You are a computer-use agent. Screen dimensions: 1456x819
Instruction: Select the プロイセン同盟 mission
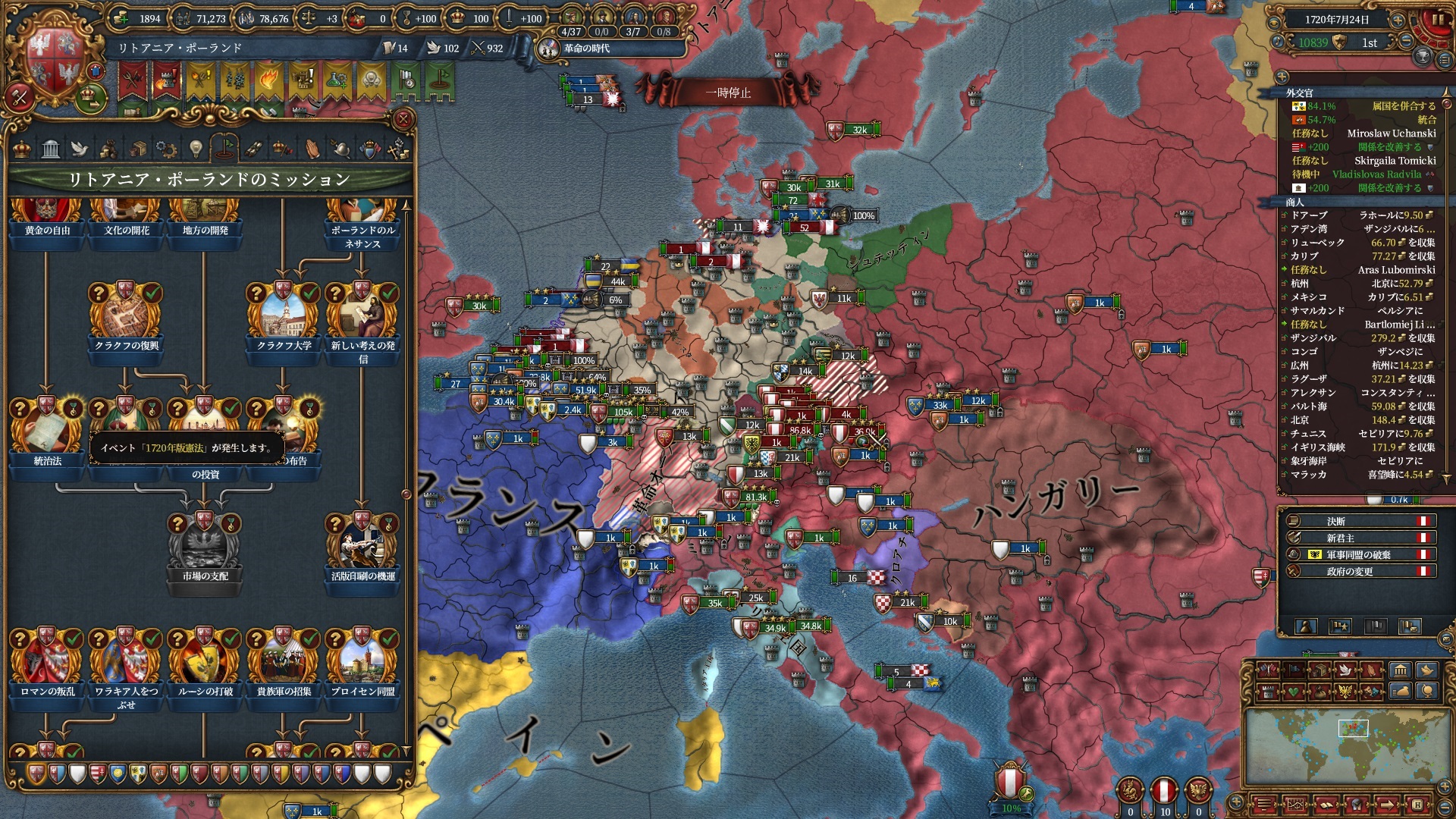tap(362, 660)
